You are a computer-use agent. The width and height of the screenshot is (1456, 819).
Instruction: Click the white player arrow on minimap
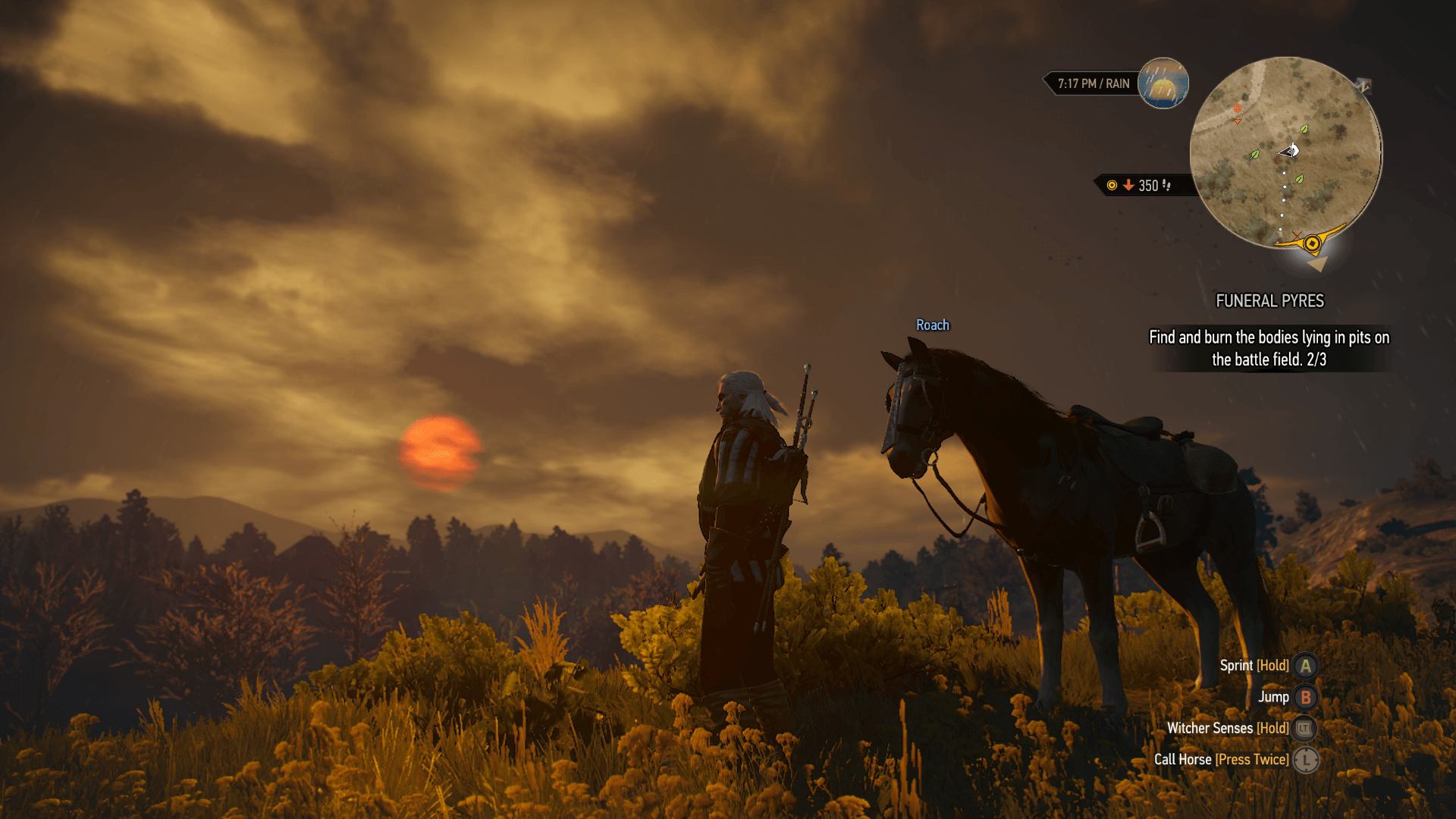[x=1291, y=151]
